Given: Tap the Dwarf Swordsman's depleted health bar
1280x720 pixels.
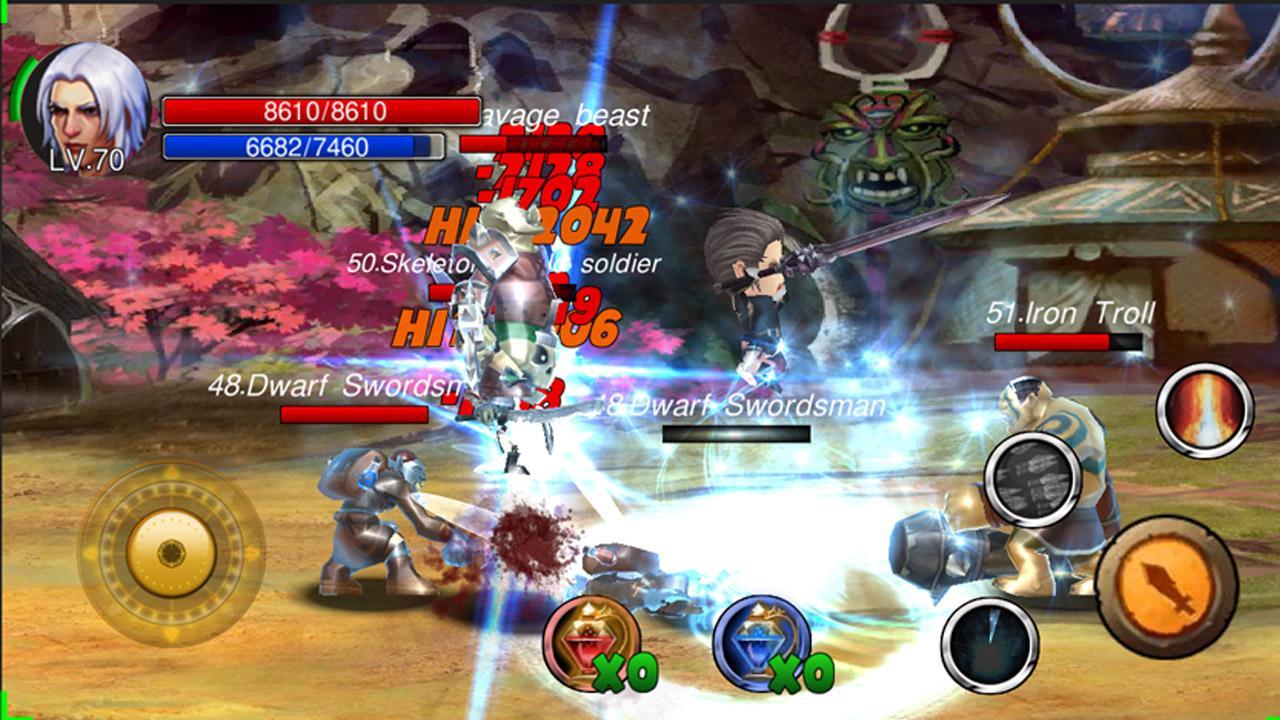Looking at the screenshot, I should (735, 434).
